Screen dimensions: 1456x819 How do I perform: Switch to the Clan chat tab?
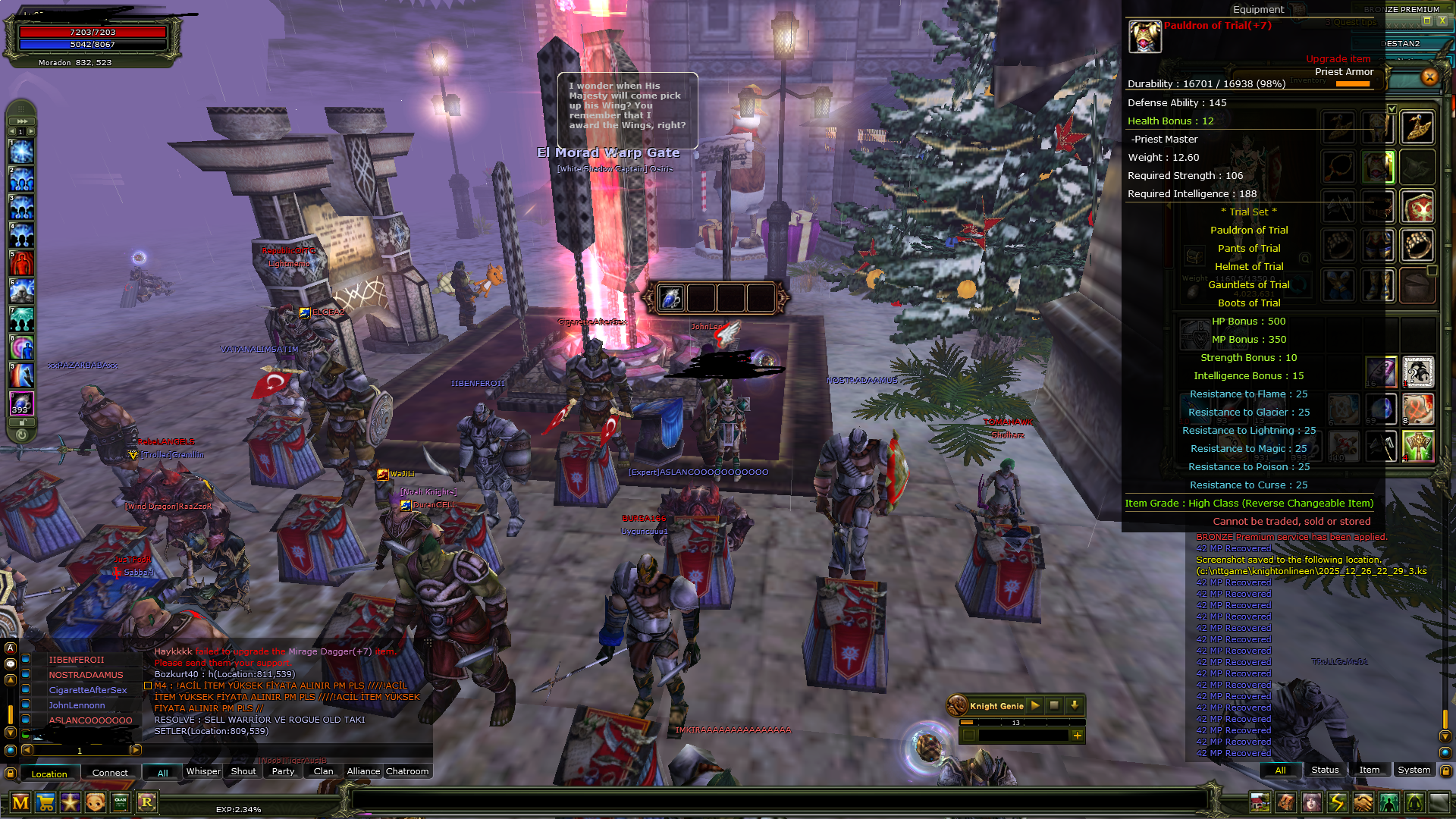click(324, 771)
